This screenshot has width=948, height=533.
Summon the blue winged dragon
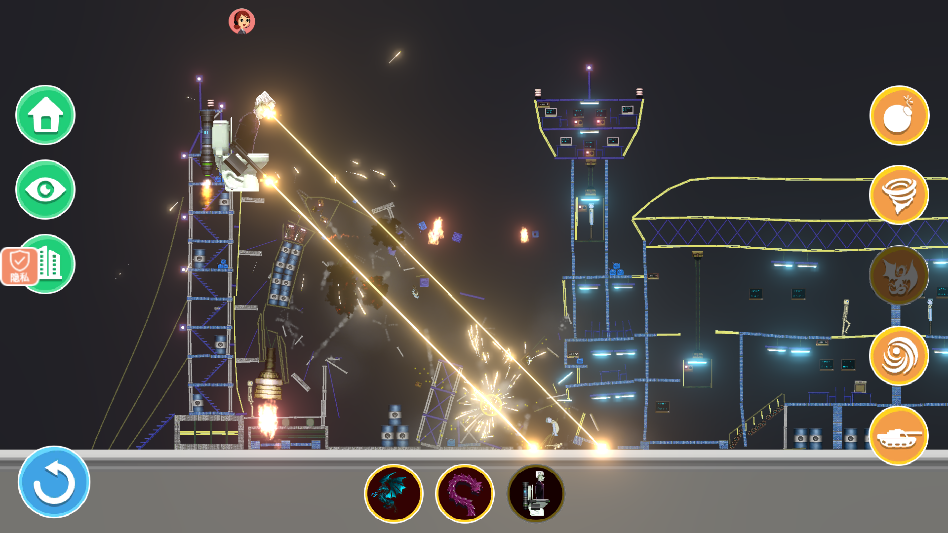click(393, 493)
